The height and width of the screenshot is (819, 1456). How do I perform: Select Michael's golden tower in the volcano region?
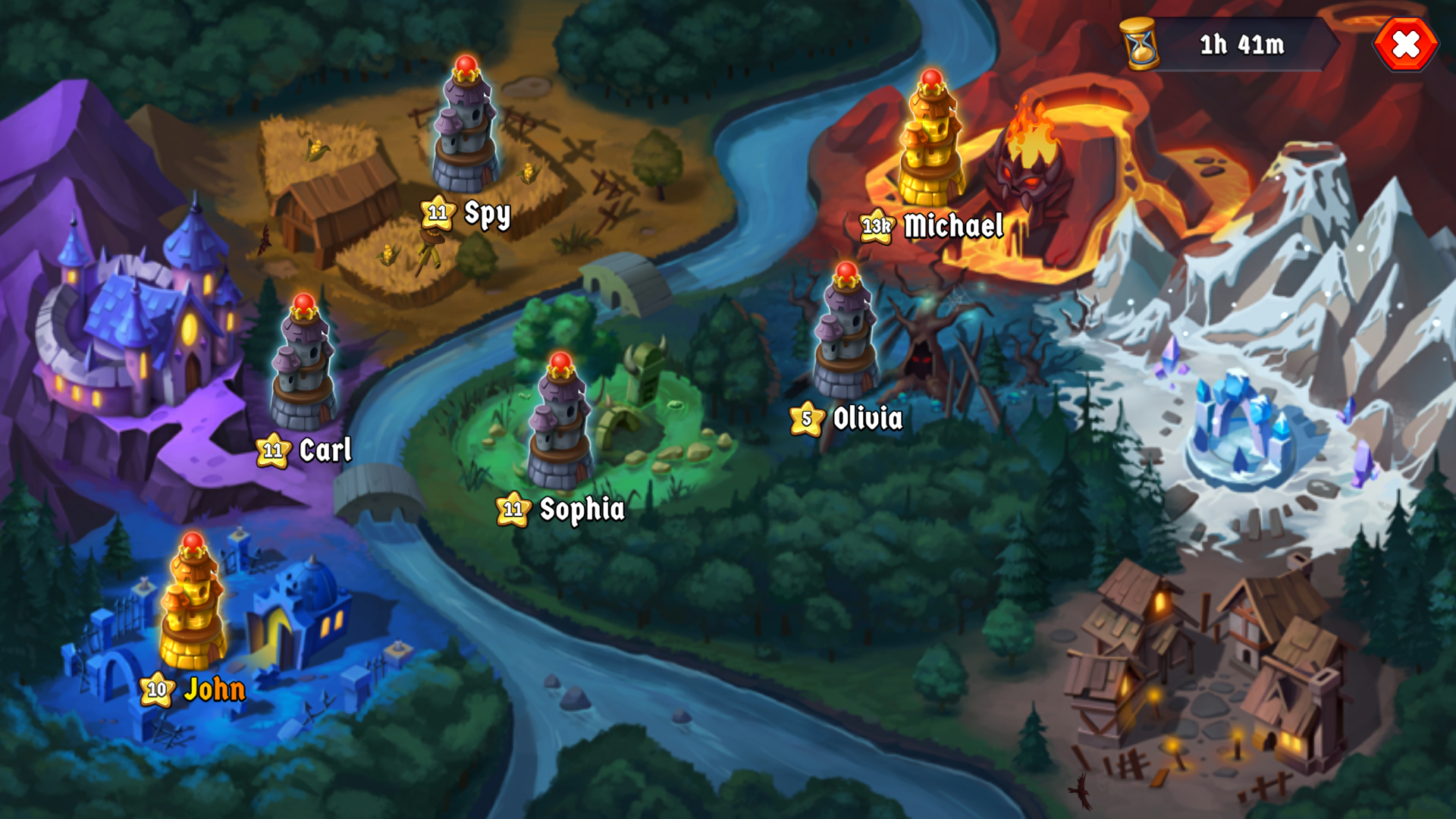(931, 144)
